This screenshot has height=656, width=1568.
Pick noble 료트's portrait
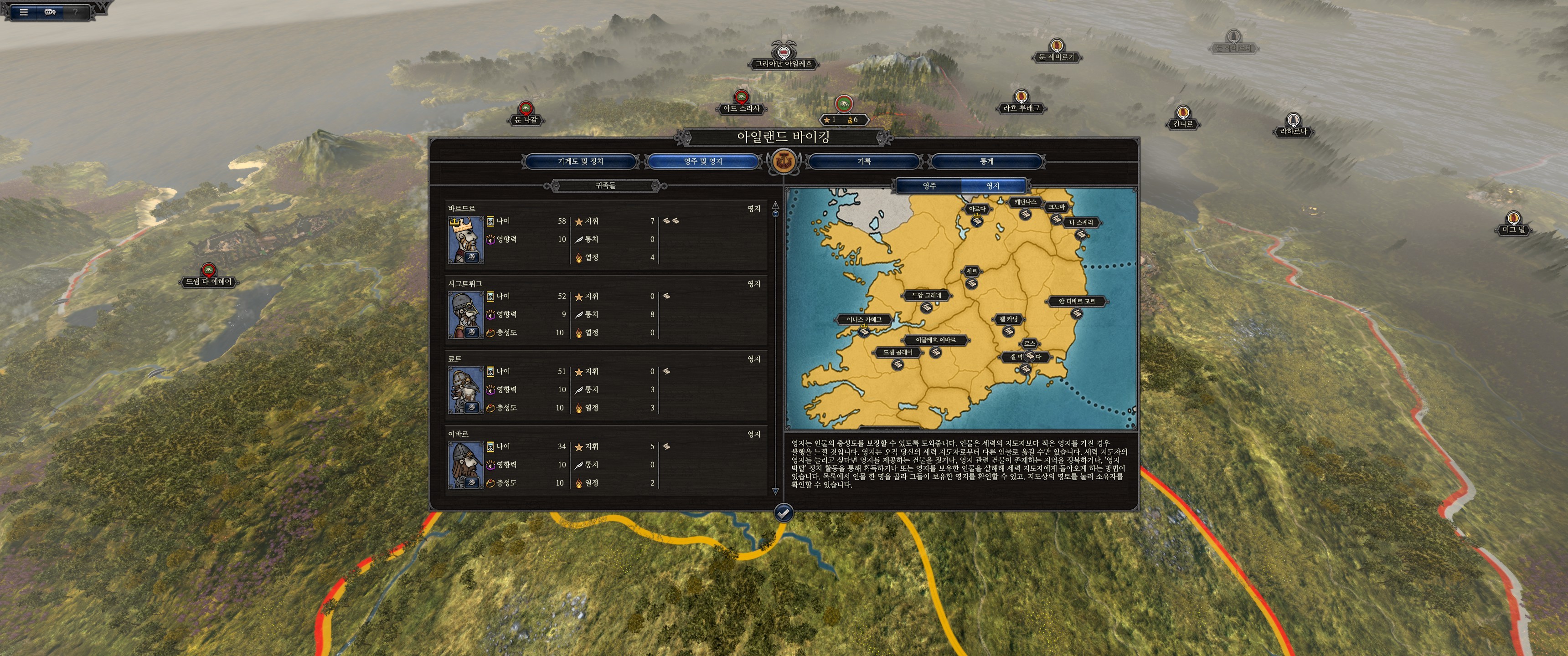(466, 390)
